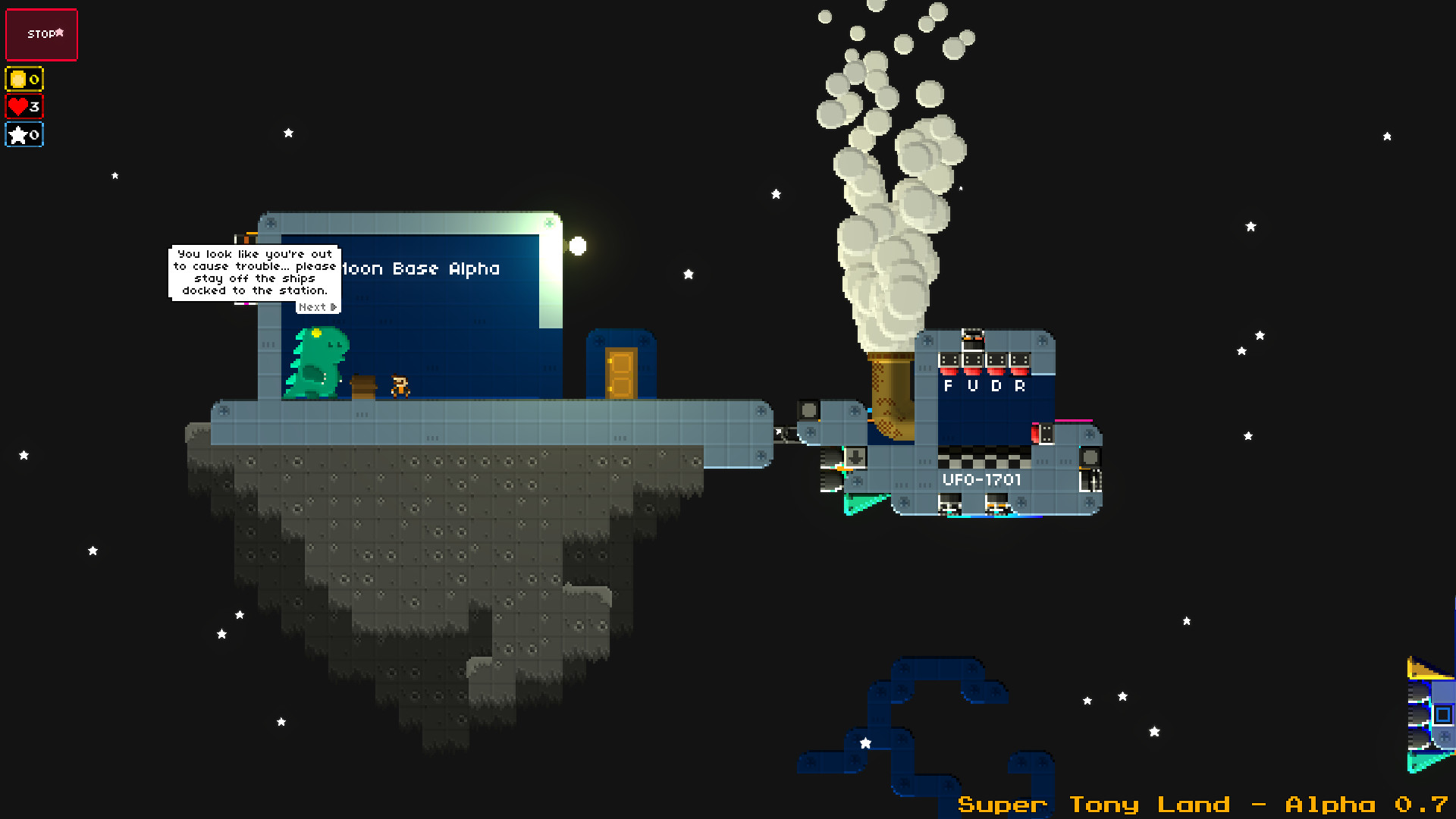The height and width of the screenshot is (819, 1456).
Task: Click the red STOP button
Action: pos(42,35)
